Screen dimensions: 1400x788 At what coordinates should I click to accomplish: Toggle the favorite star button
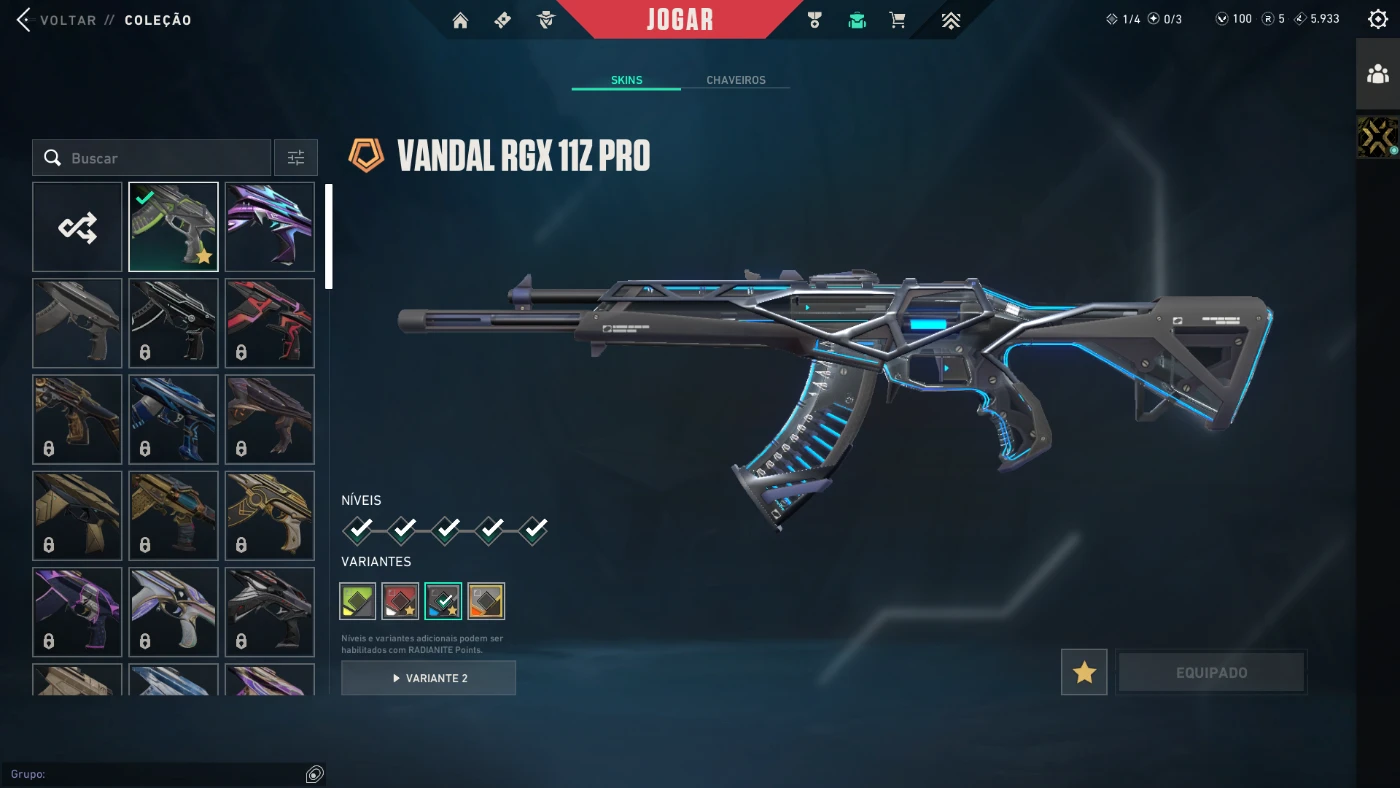[x=1084, y=673]
